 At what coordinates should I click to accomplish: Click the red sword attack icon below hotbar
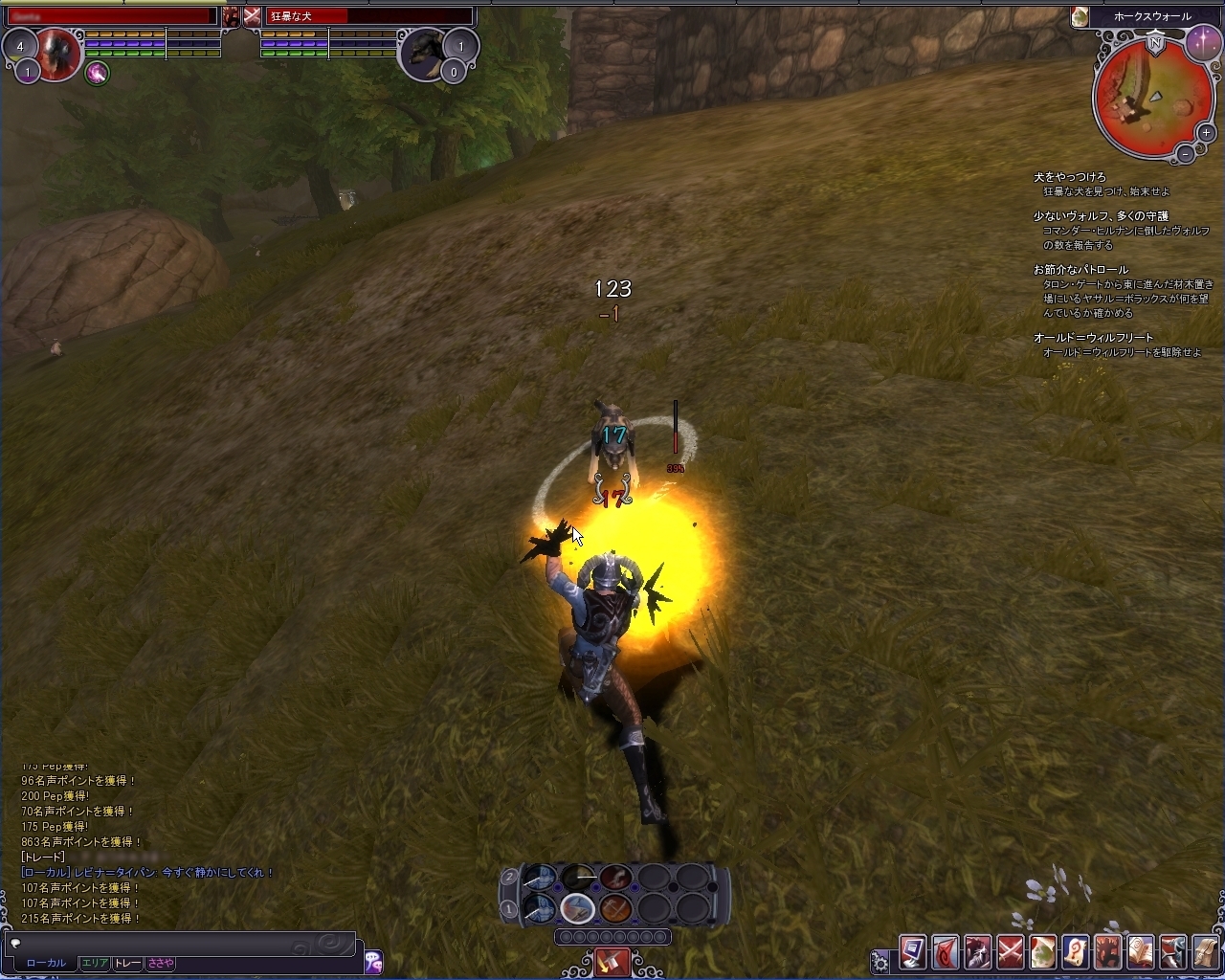[612, 961]
